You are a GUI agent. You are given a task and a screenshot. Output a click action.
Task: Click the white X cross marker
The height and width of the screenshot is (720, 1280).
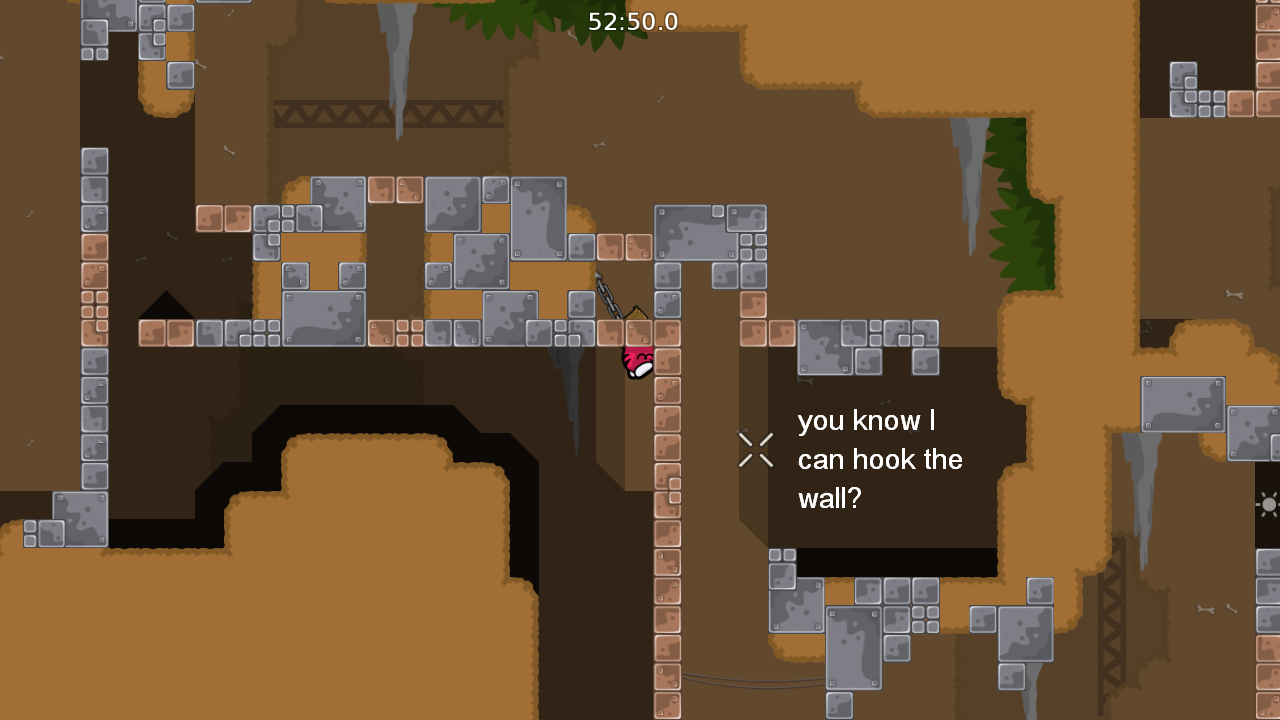coord(755,450)
